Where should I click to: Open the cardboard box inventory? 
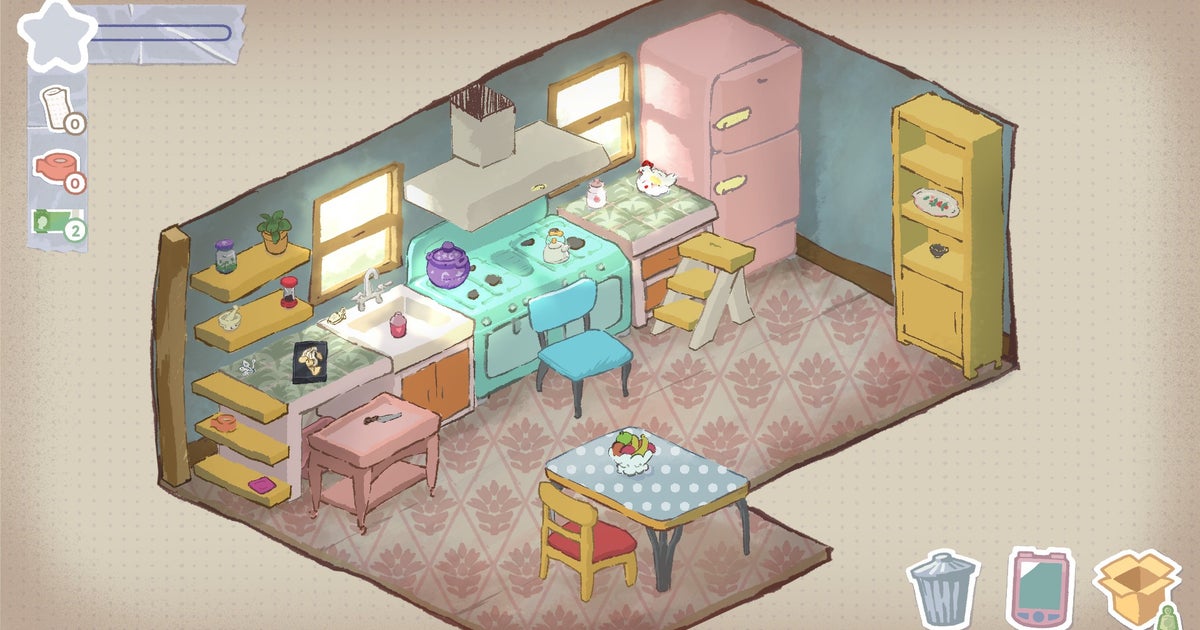(x=1135, y=588)
